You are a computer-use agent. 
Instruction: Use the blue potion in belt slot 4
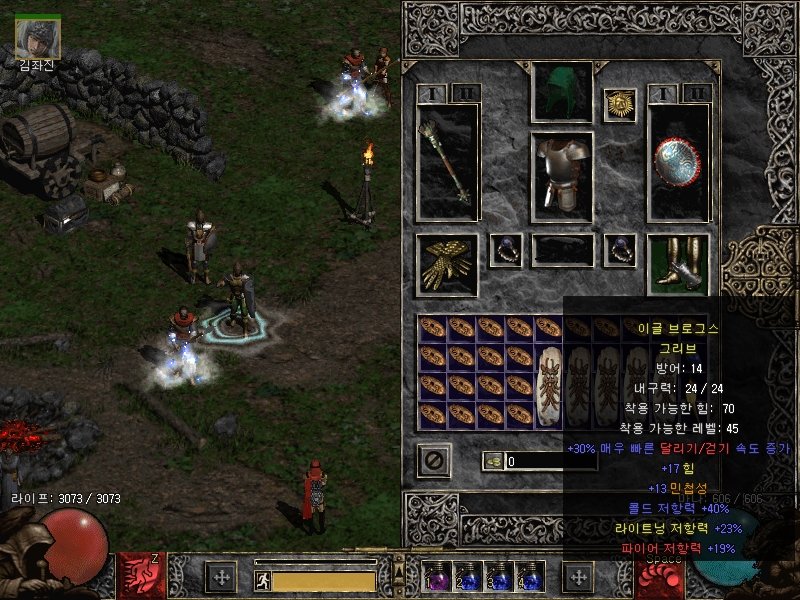[529, 578]
